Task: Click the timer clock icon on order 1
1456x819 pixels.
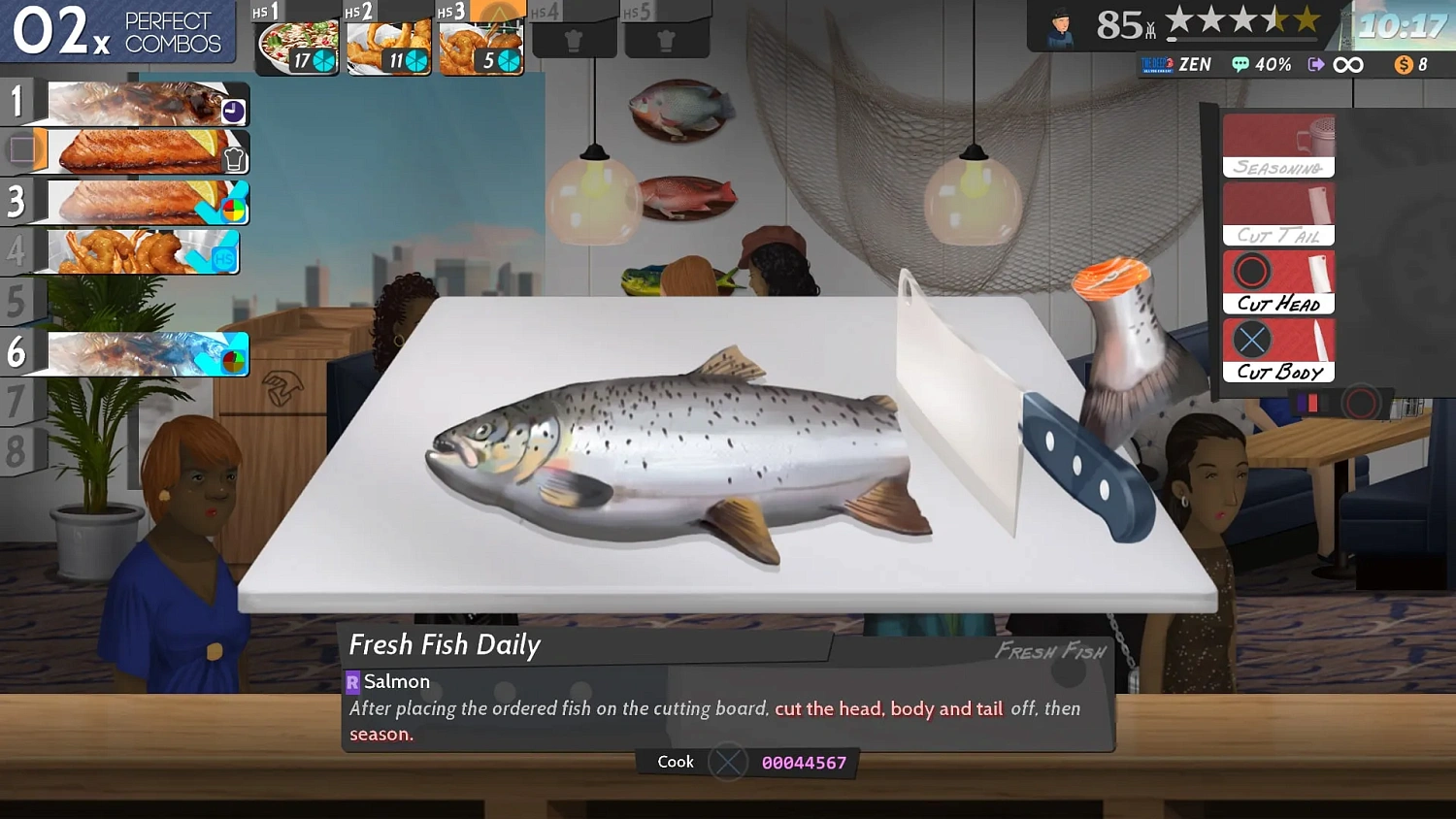Action: [x=232, y=111]
